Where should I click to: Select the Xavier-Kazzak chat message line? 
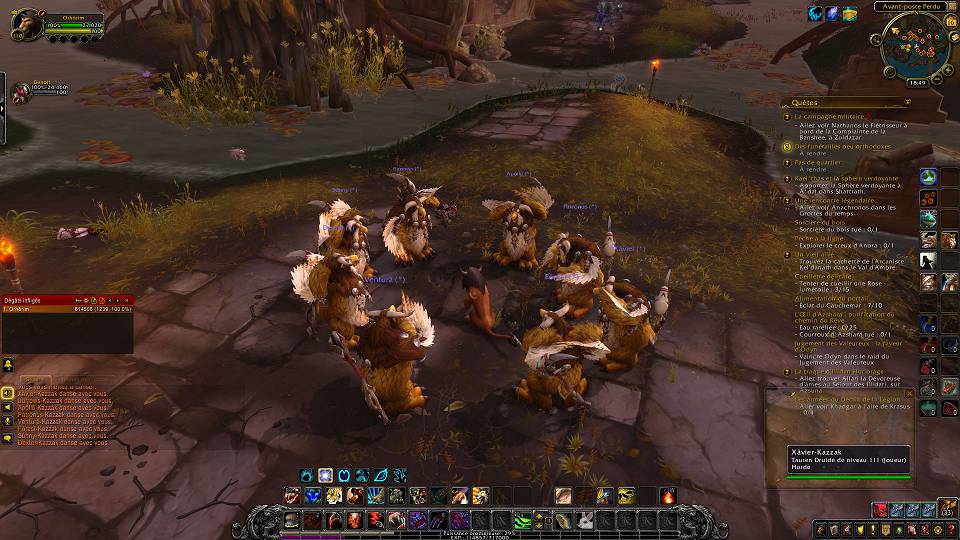click(x=50, y=395)
